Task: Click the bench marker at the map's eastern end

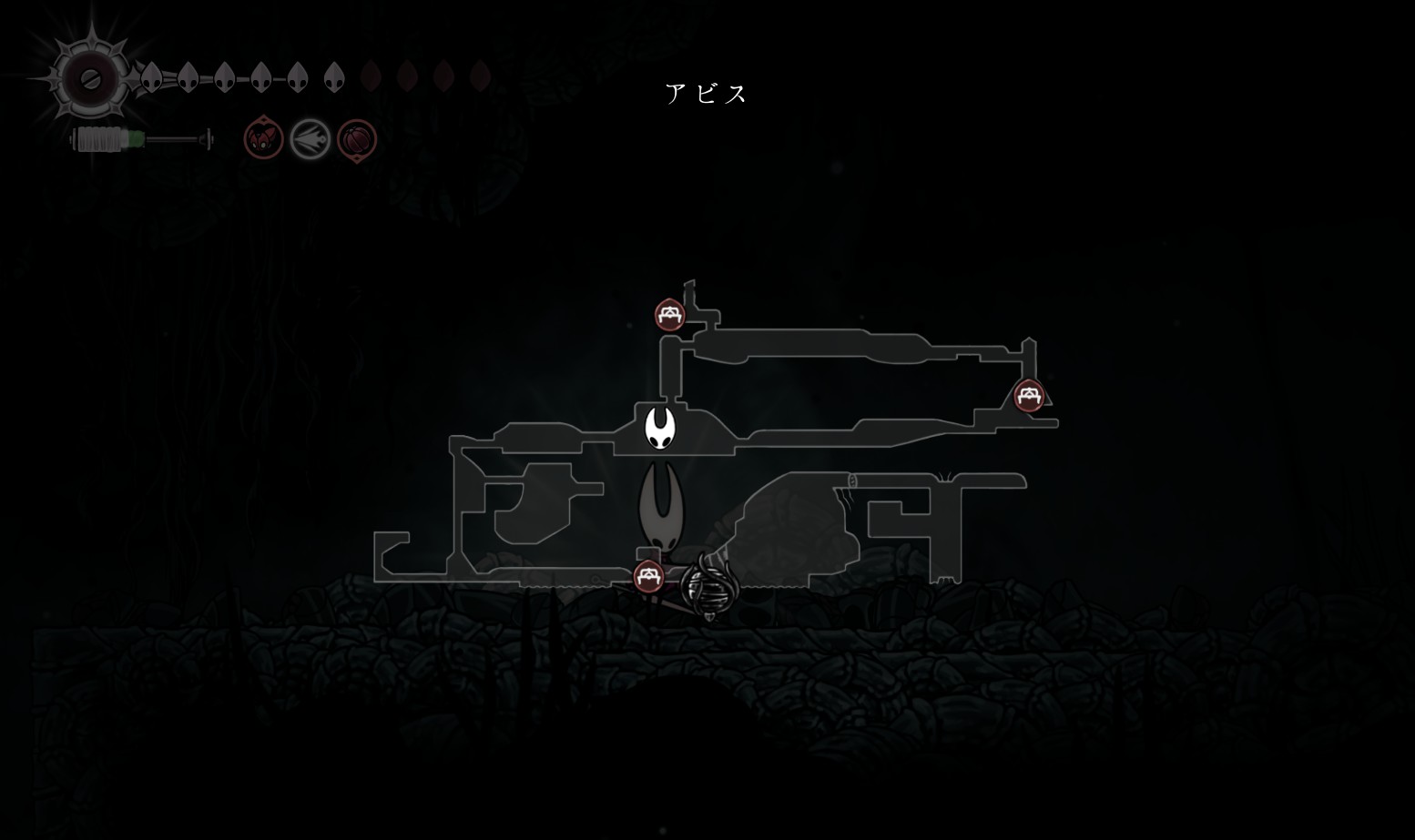Action: point(1029,396)
